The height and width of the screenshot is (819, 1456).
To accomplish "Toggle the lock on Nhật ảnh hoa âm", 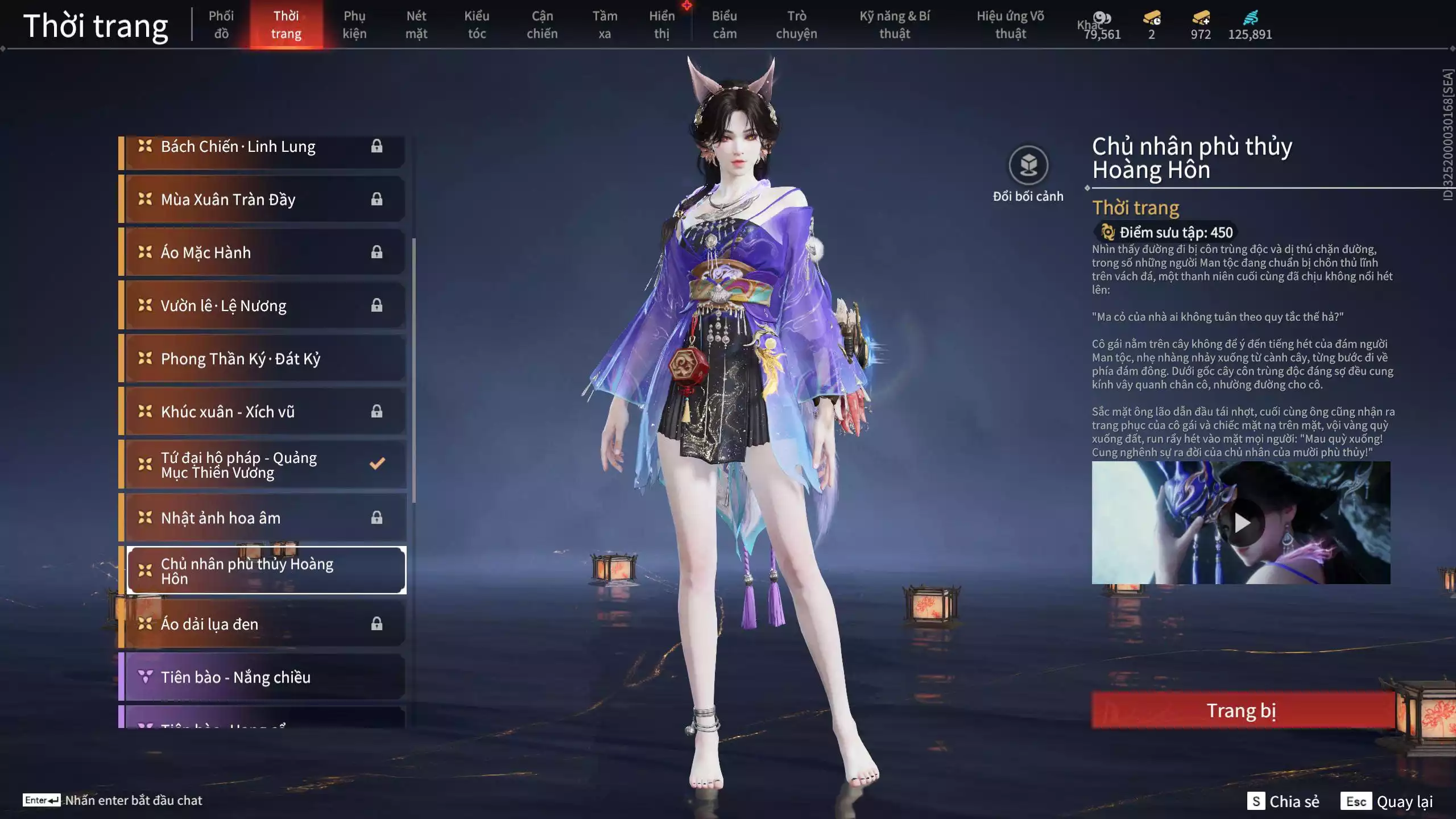I will click(377, 518).
